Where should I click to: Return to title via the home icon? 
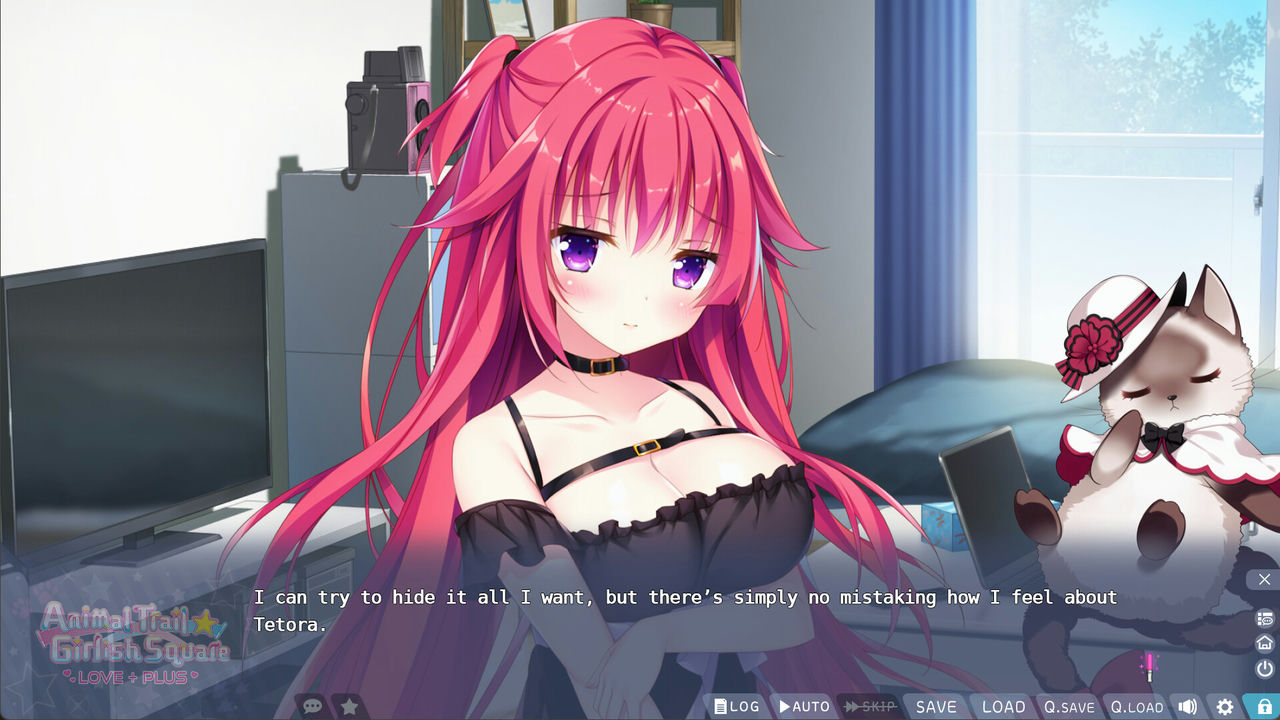coord(1263,641)
